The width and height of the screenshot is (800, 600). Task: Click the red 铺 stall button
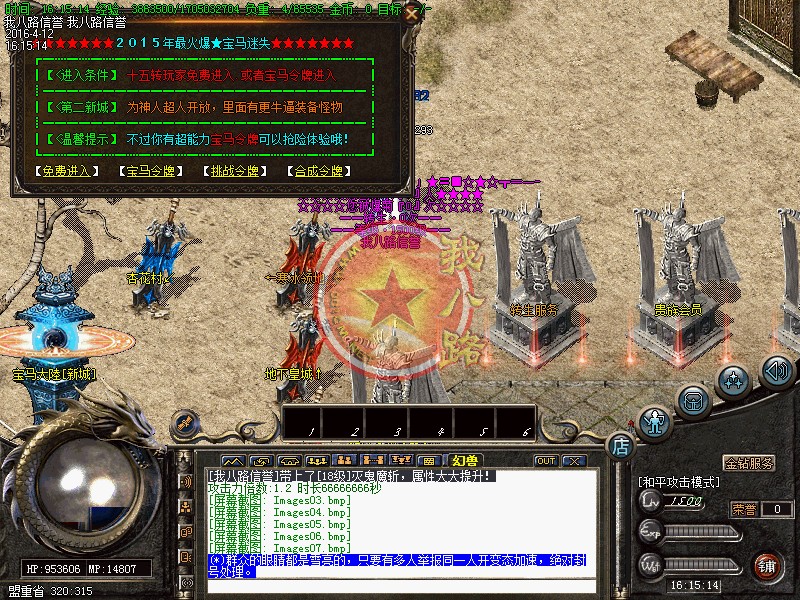767,566
